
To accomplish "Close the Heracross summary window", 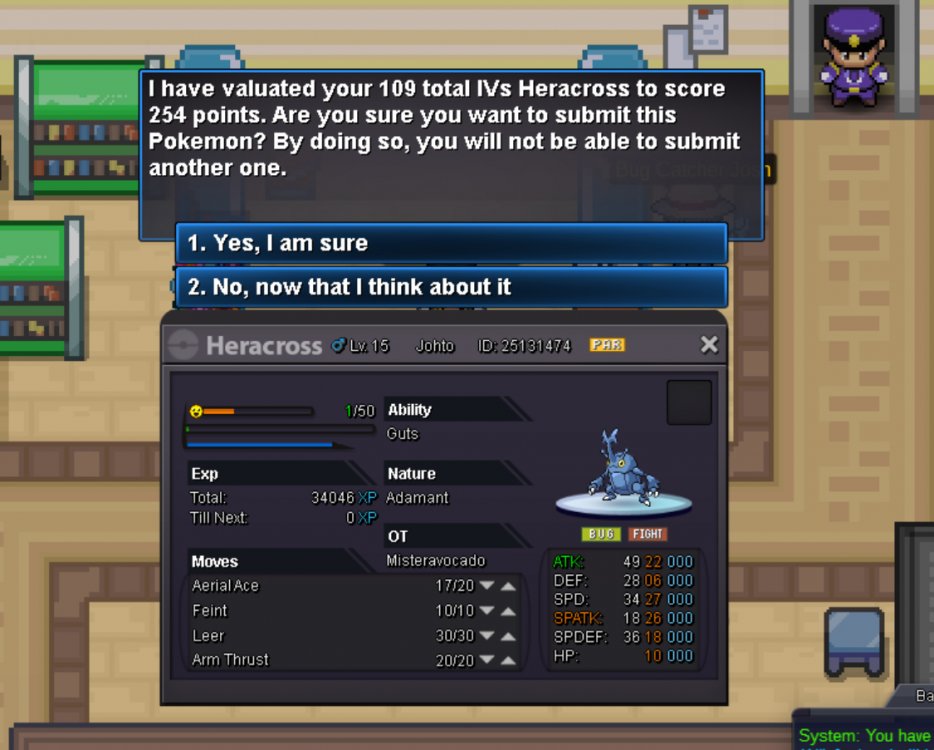I will pyautogui.click(x=709, y=345).
